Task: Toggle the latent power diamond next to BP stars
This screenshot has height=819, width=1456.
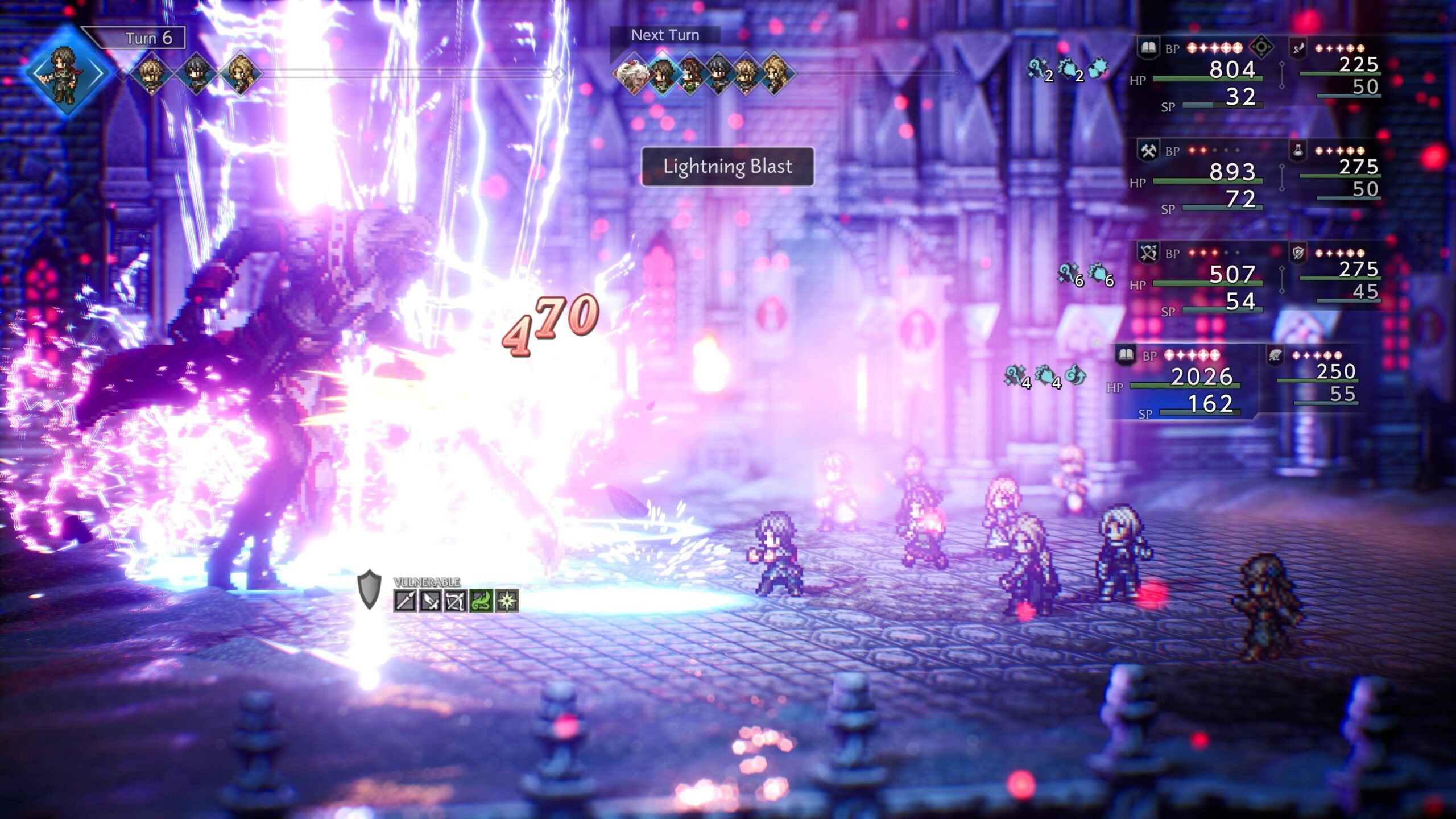Action: click(1260, 47)
